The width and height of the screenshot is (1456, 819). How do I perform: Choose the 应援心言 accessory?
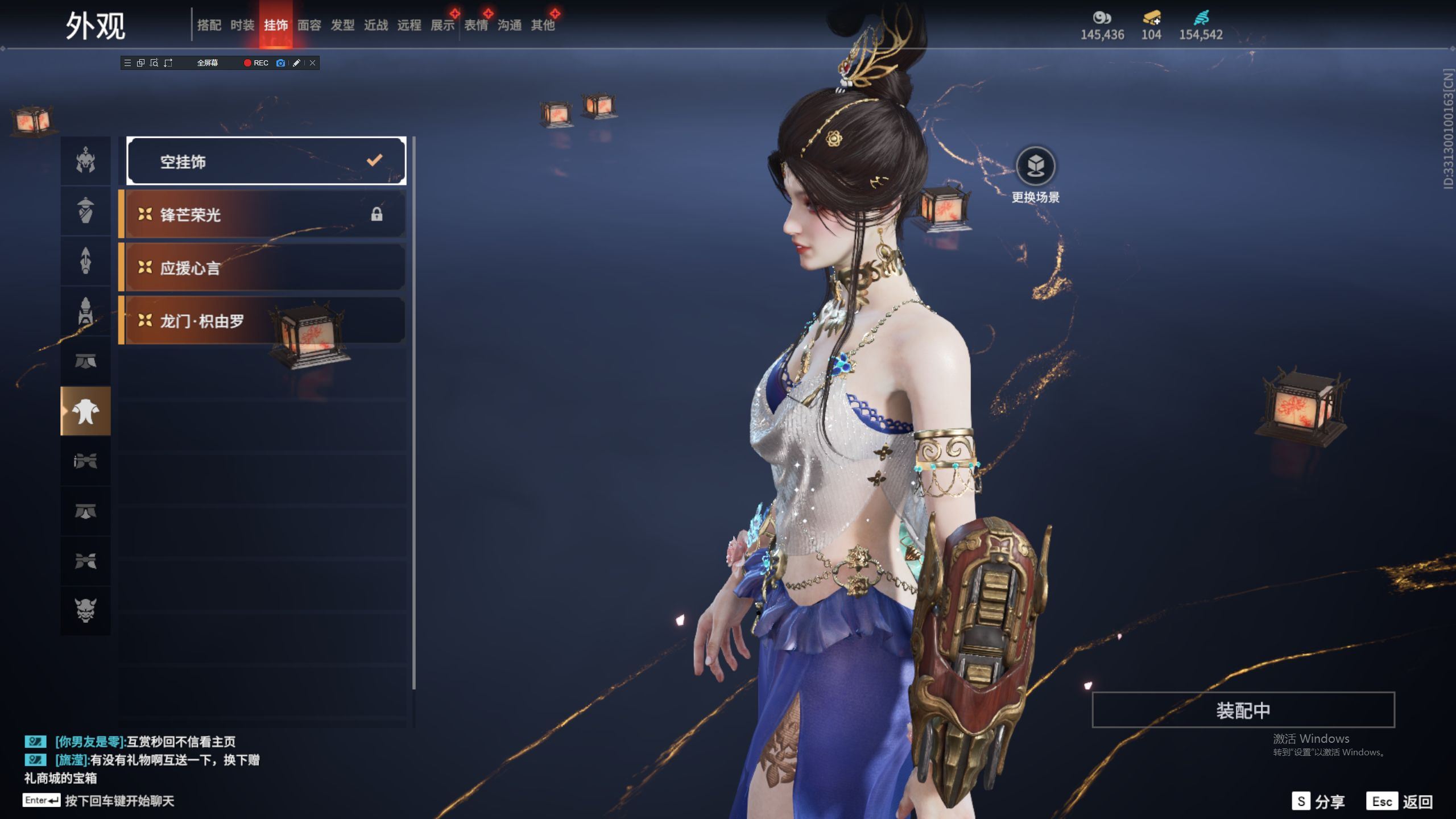263,267
